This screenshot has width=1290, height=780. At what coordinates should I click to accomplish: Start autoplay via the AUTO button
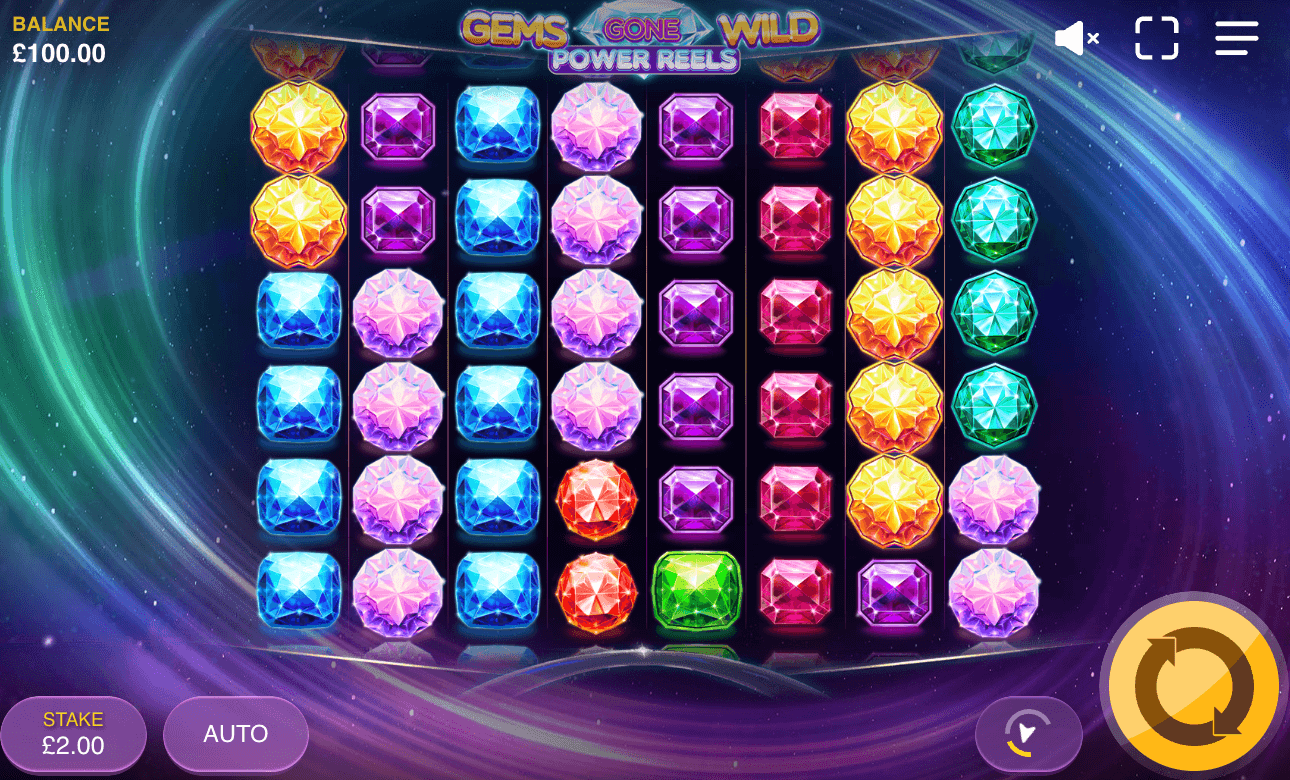click(x=235, y=734)
